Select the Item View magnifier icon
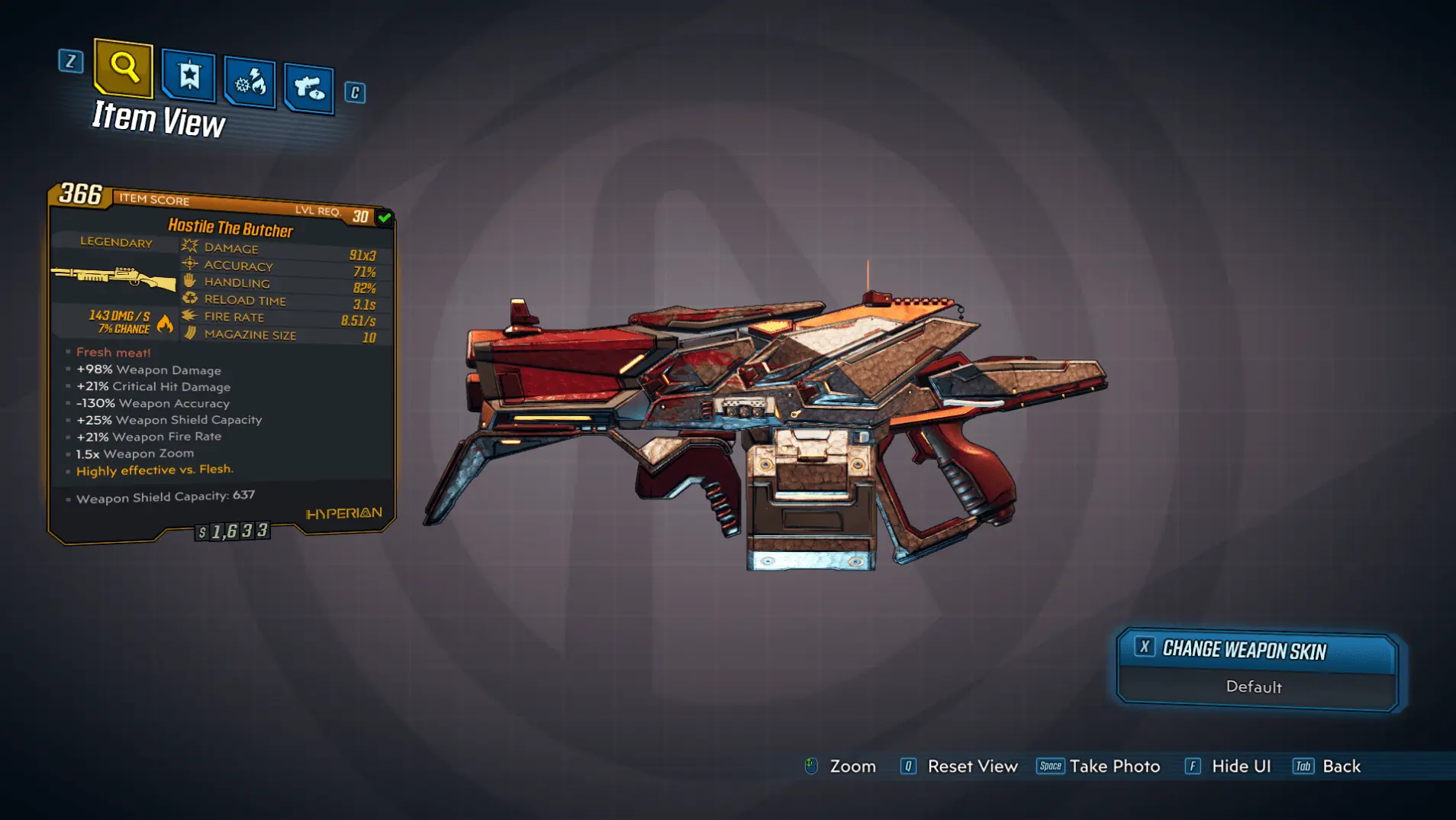This screenshot has width=1456, height=820. 123,69
